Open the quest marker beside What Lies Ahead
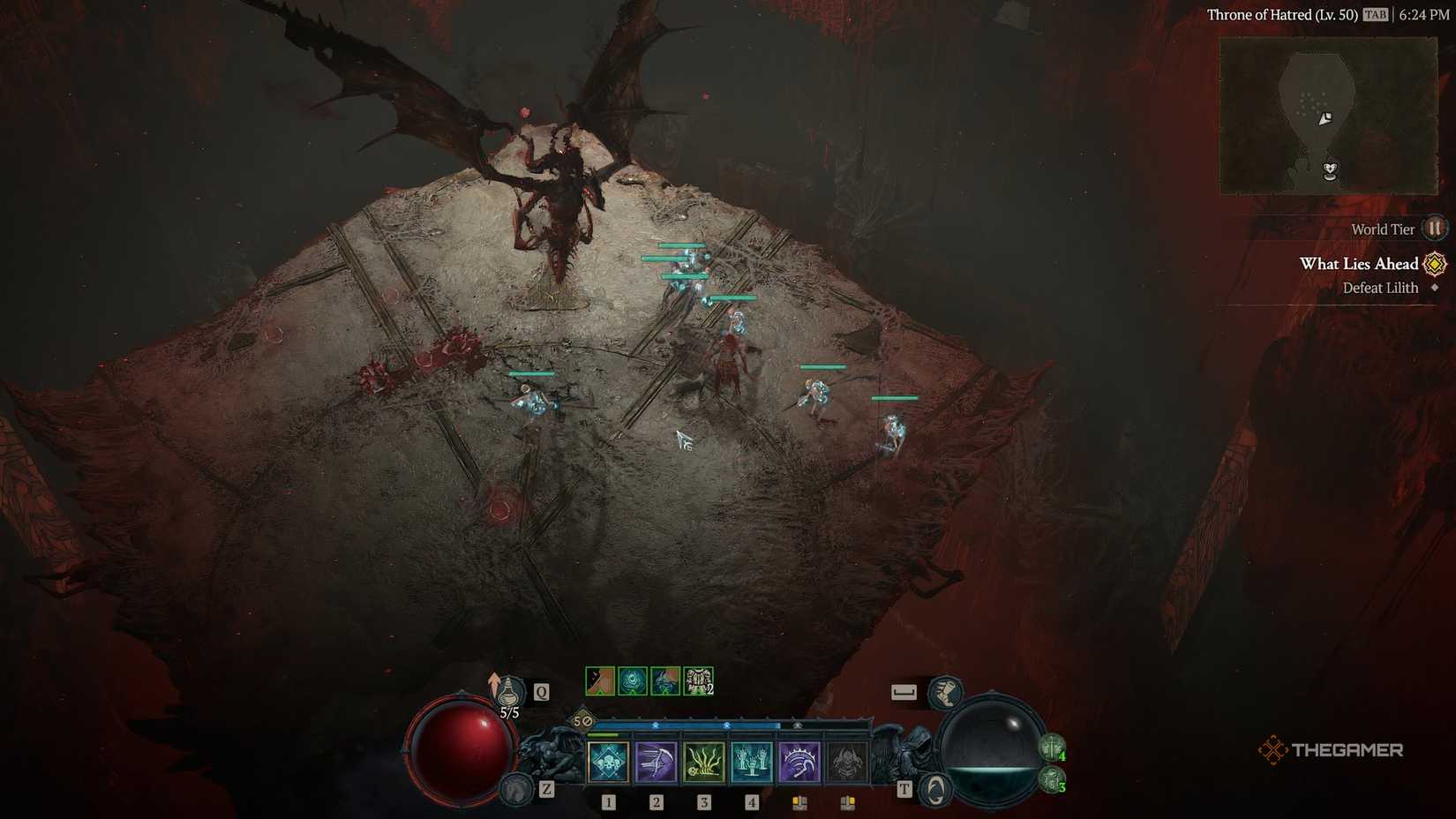 point(1434,263)
